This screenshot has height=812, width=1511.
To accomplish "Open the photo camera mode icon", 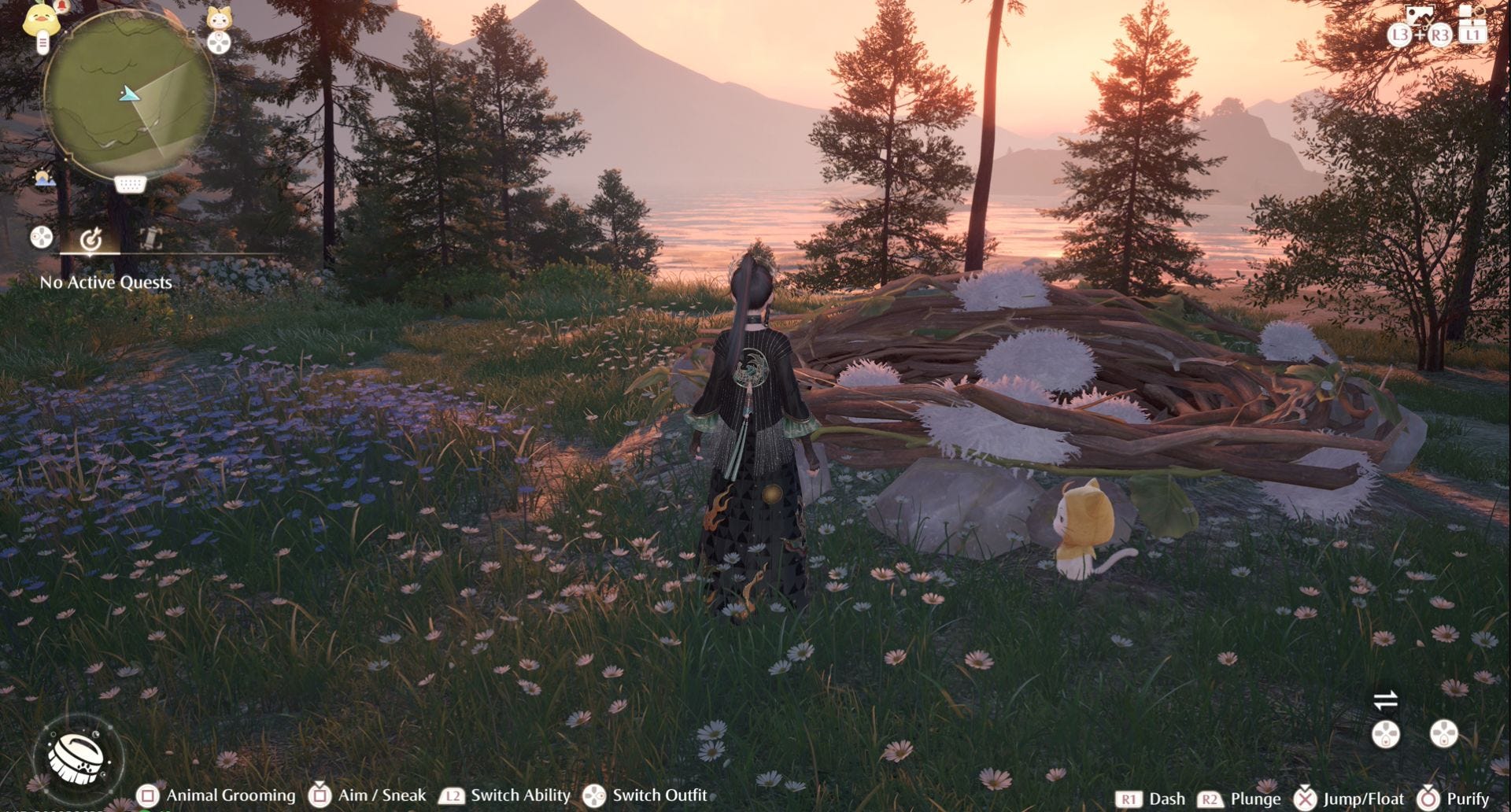I will click(x=1418, y=16).
